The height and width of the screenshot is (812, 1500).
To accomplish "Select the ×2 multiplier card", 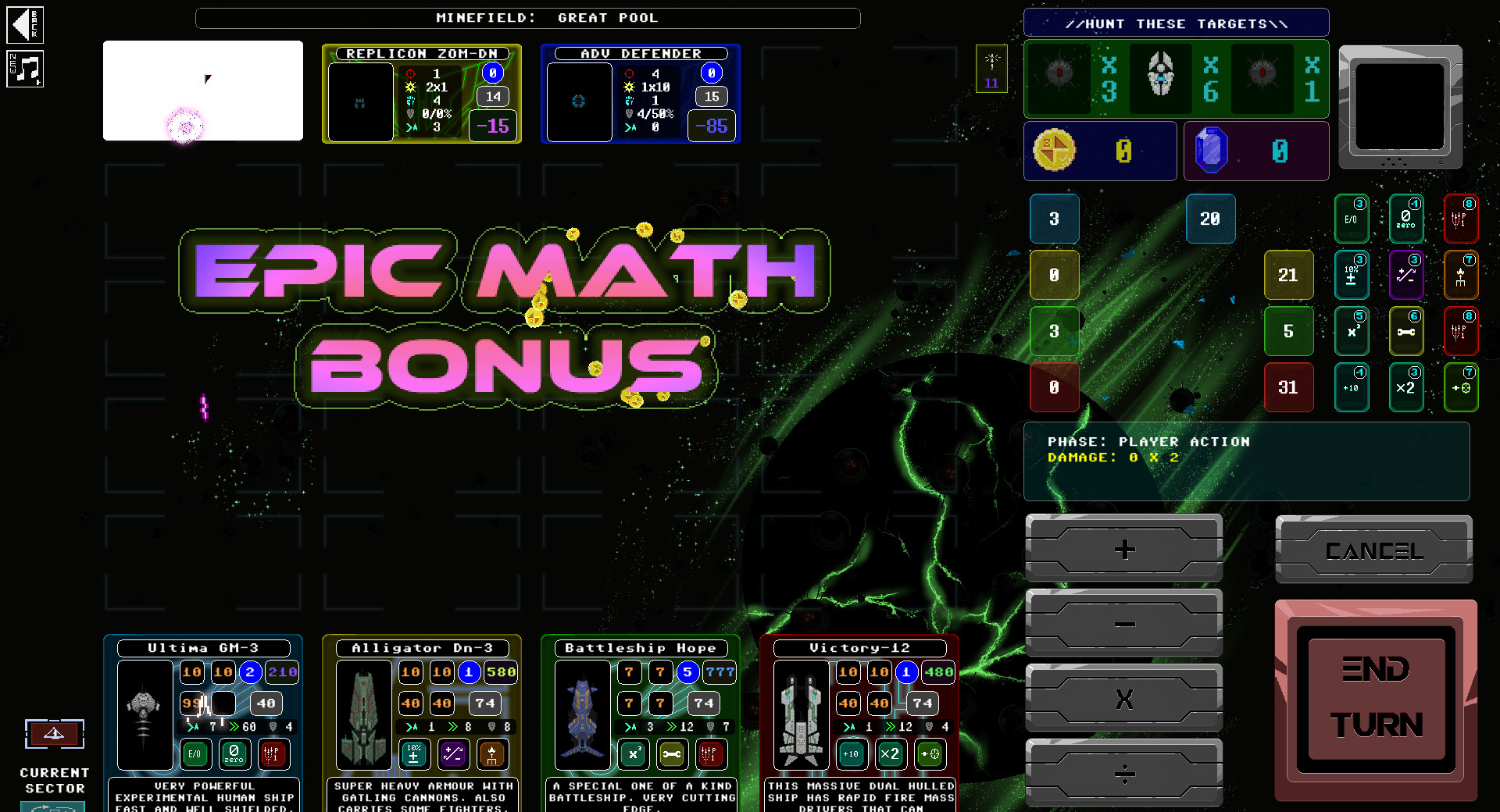I will tap(1406, 387).
